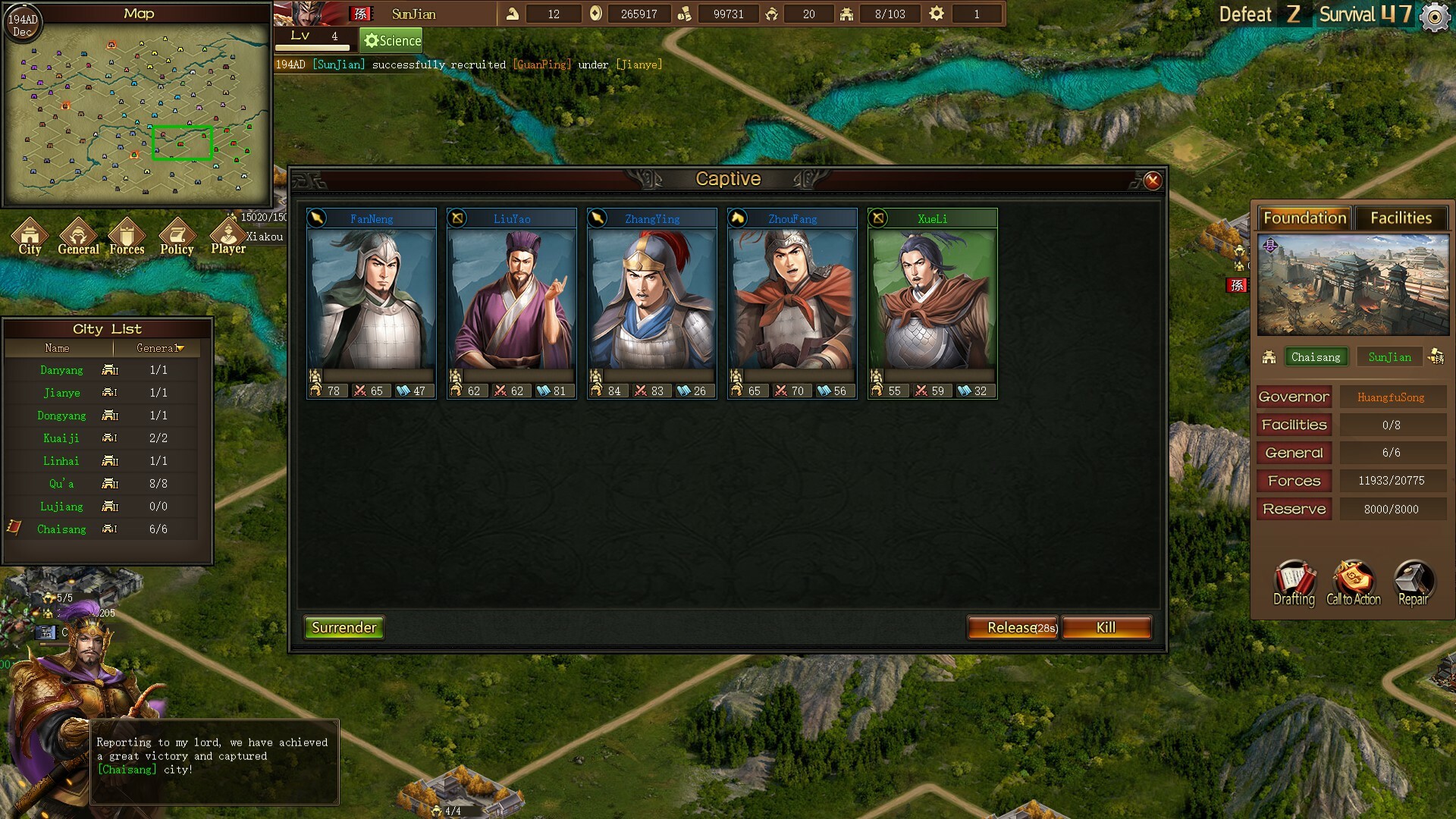Switch to the Facilities tab
Screen dimensions: 1456x819
coord(1401,218)
